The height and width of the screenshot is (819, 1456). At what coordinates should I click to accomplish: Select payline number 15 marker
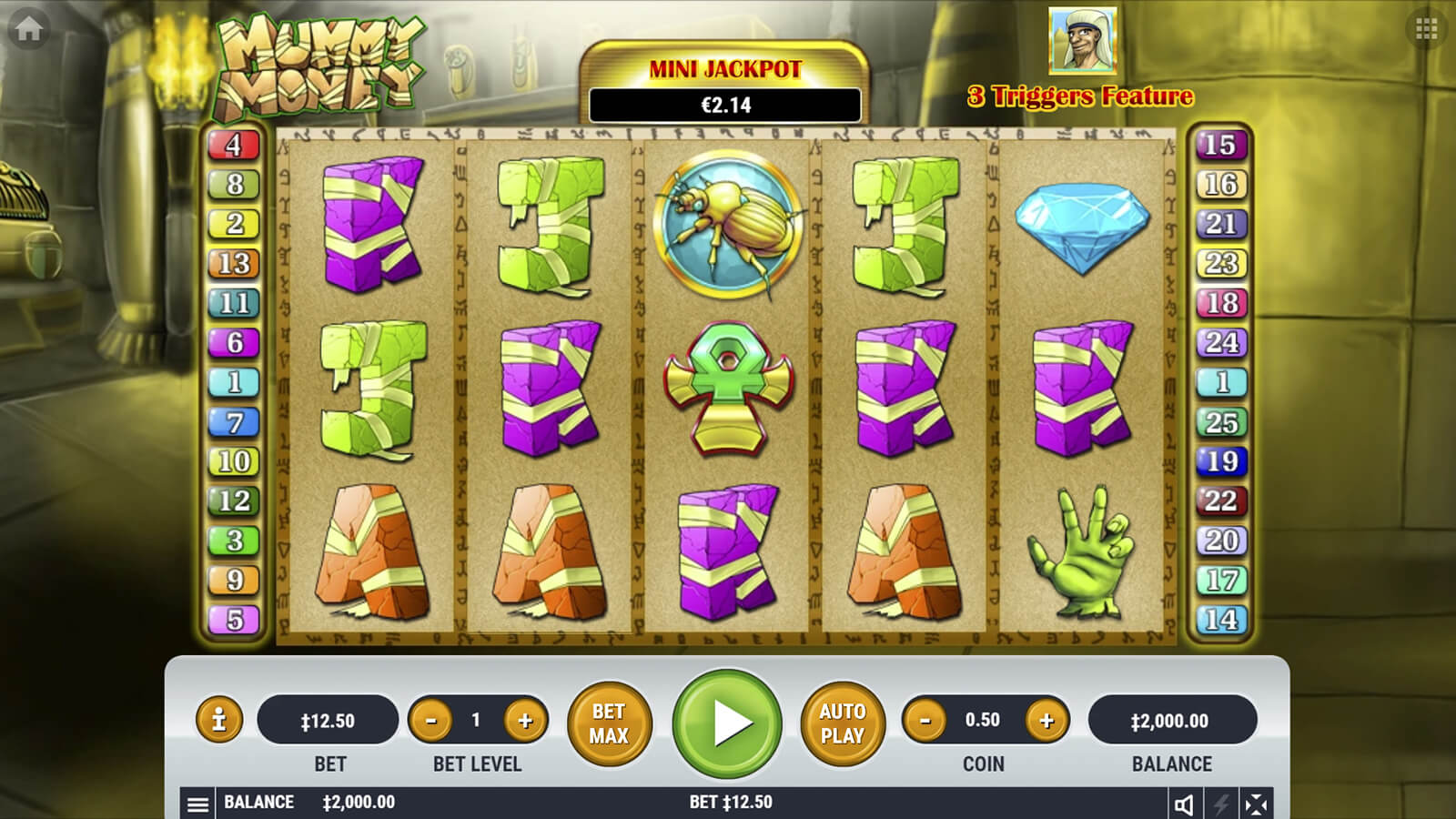(x=1220, y=145)
